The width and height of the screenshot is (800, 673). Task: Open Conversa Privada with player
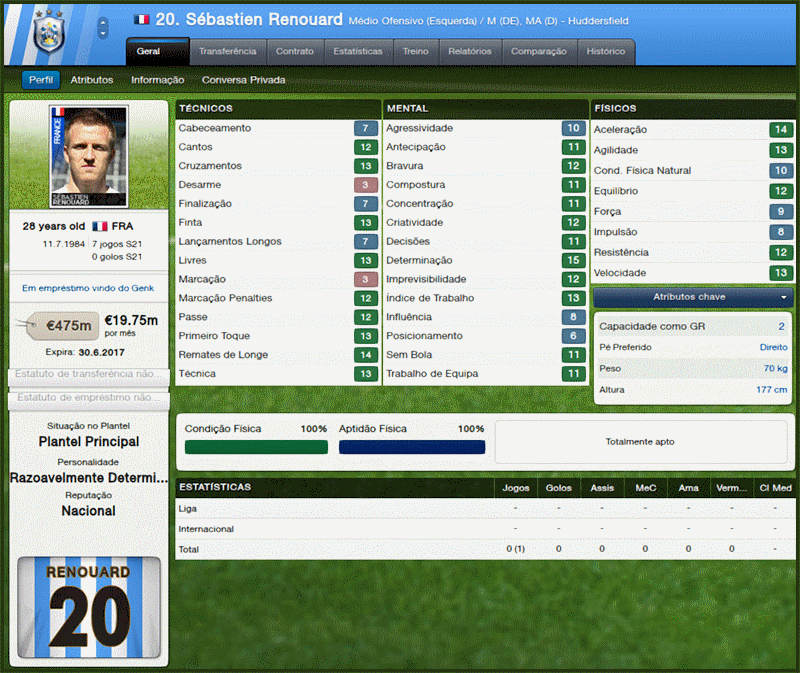[x=243, y=80]
